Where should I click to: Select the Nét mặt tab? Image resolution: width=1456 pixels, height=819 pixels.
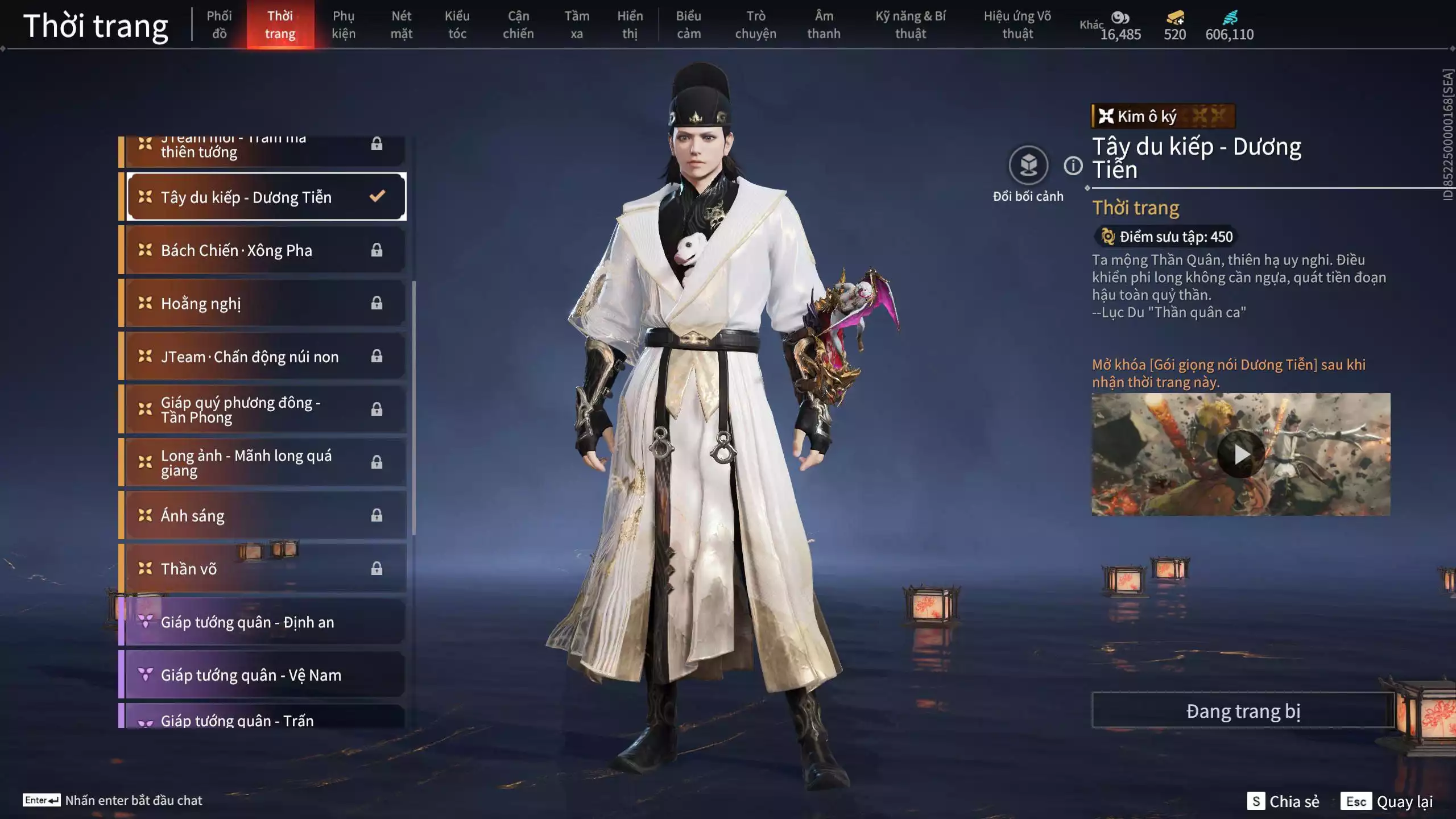click(x=401, y=24)
